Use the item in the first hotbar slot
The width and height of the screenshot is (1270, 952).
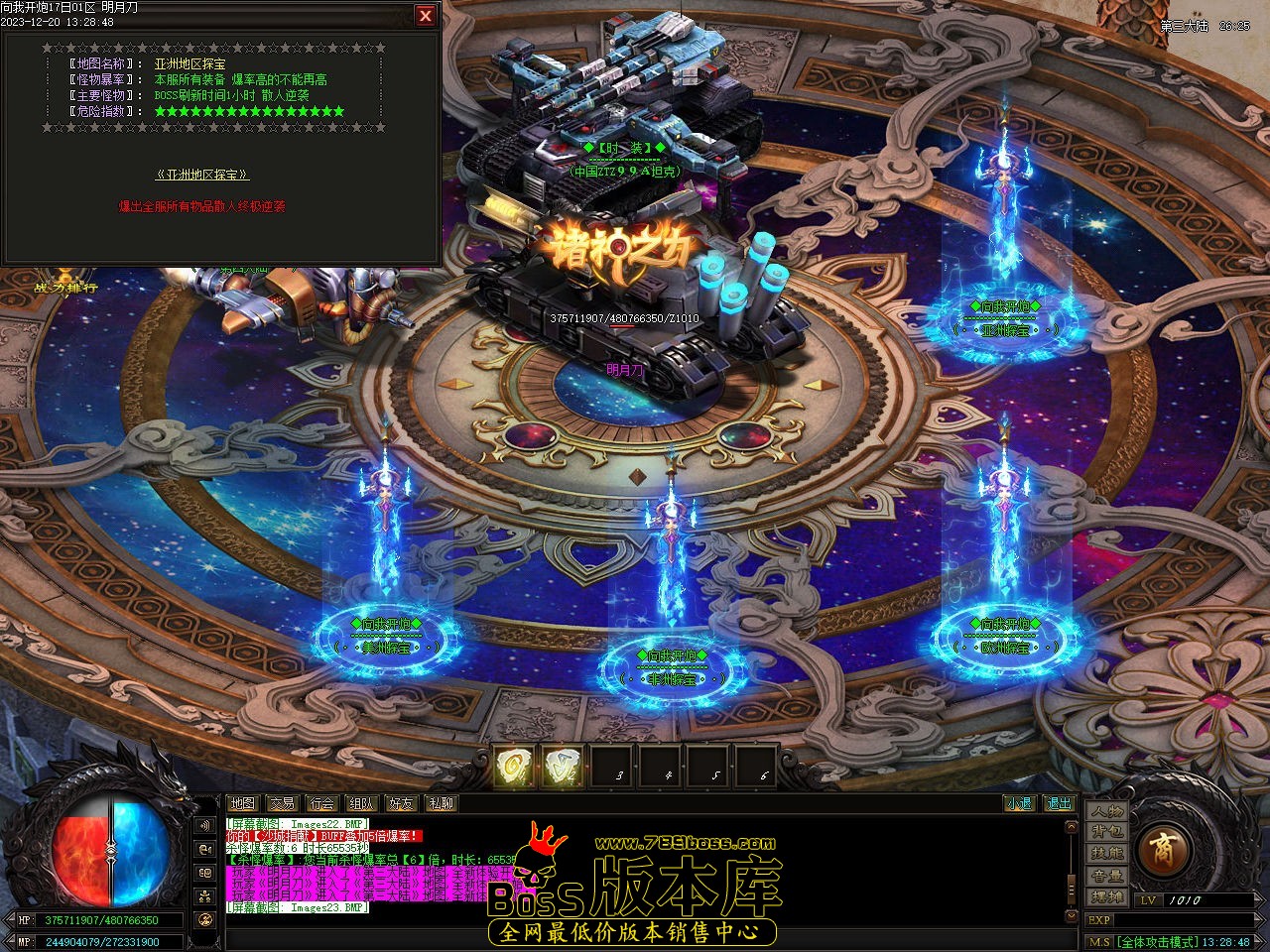point(515,766)
